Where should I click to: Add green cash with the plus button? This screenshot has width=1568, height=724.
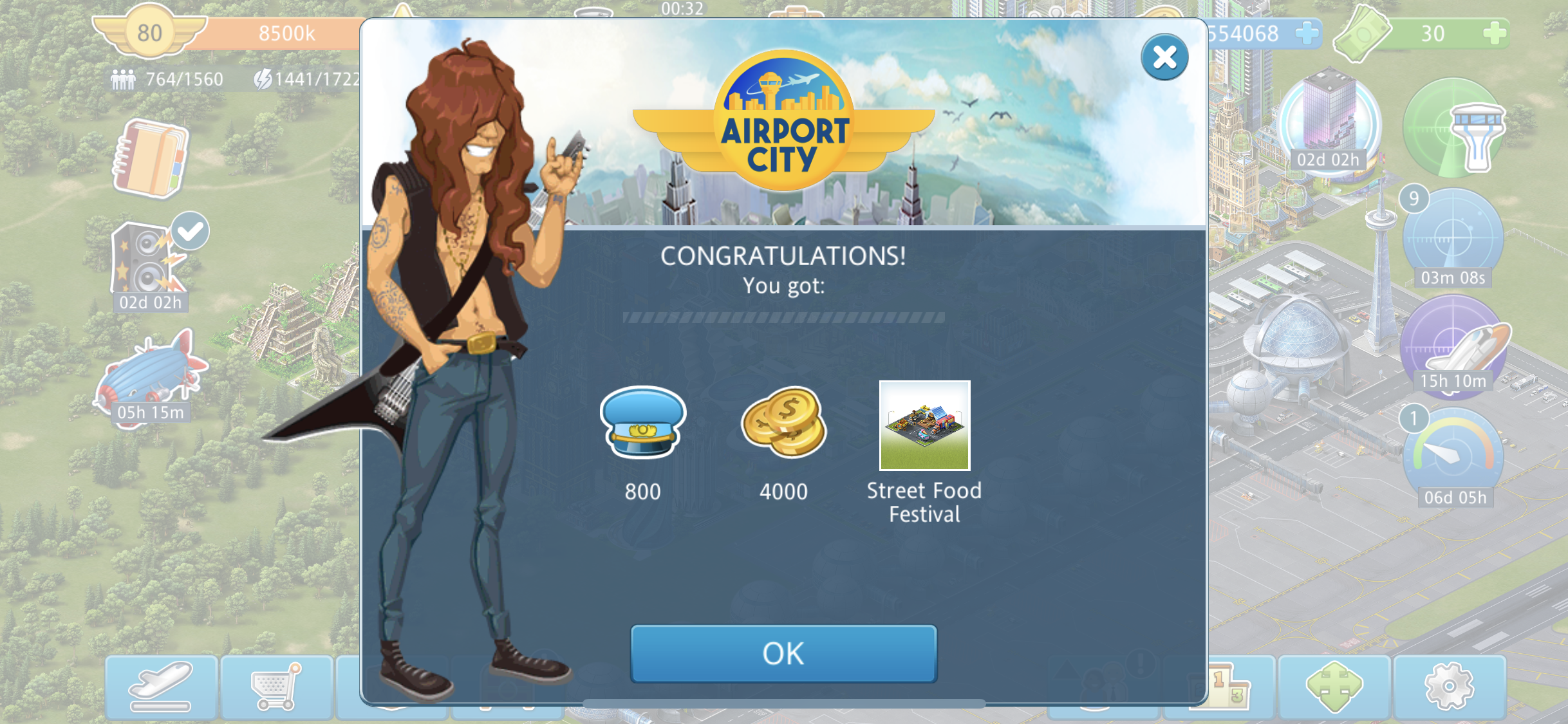pos(1495,33)
